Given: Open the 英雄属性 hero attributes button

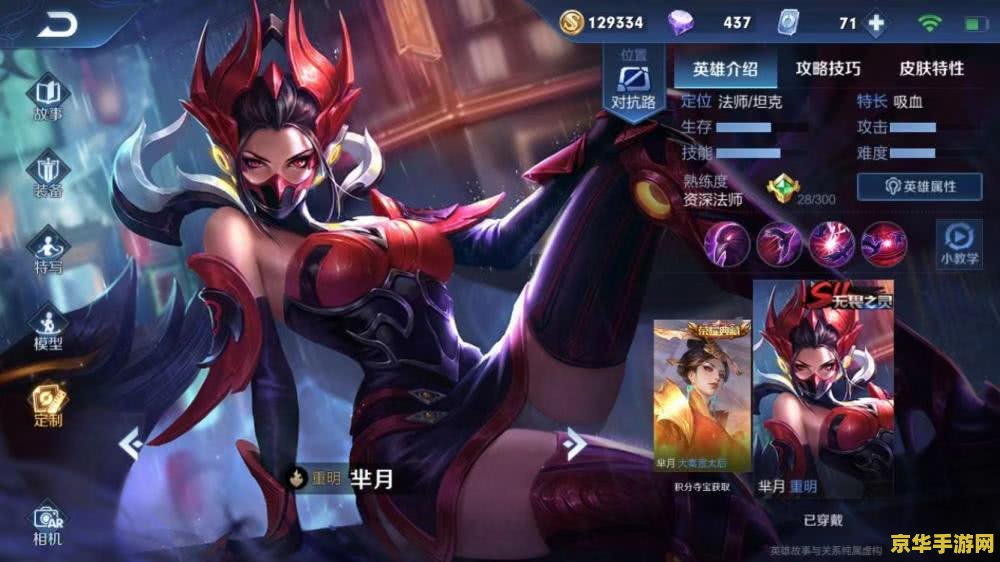Looking at the screenshot, I should (919, 186).
